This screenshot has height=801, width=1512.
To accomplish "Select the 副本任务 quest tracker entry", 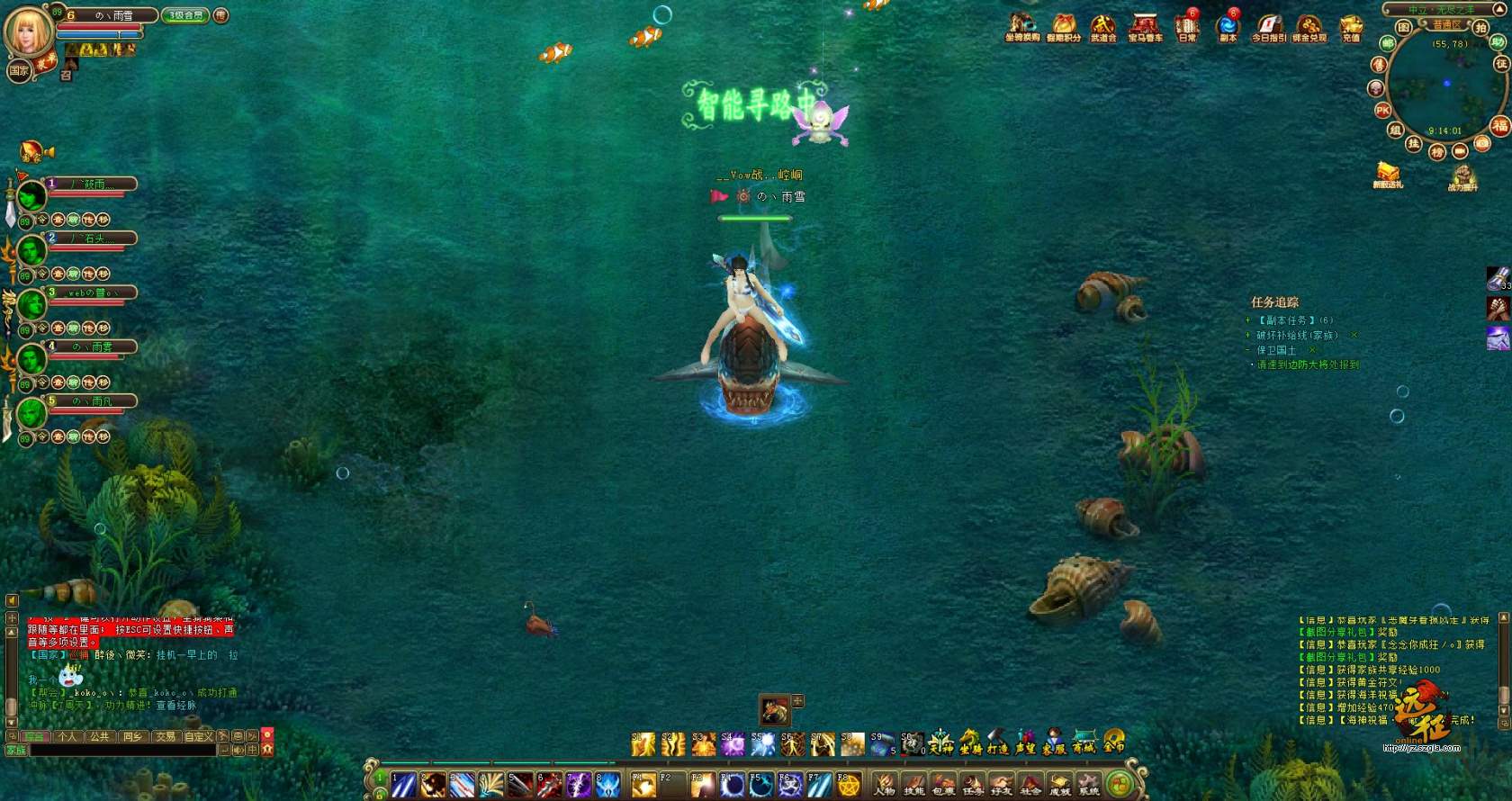I will (1287, 320).
